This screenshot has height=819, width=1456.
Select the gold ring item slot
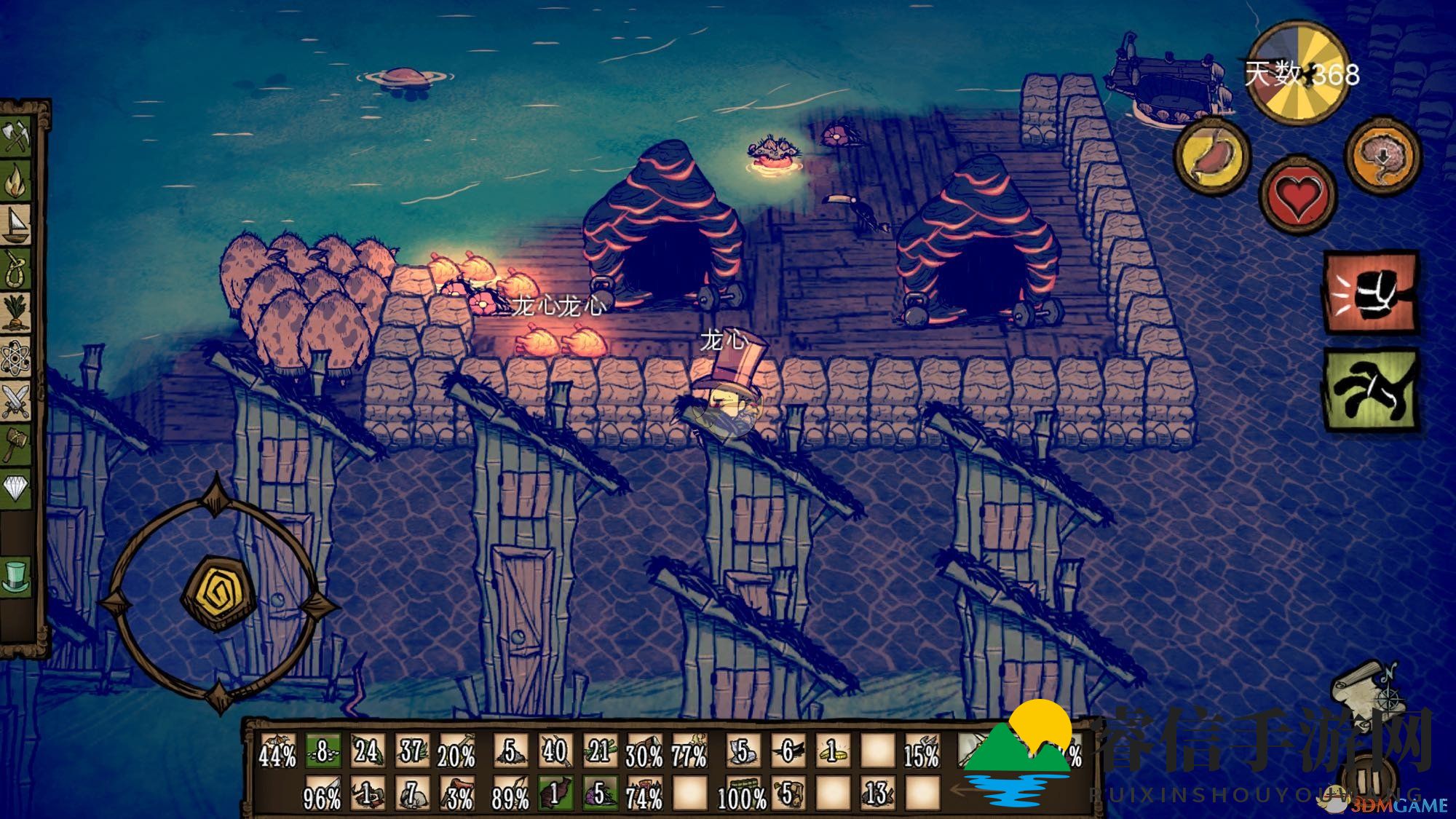coord(833,751)
